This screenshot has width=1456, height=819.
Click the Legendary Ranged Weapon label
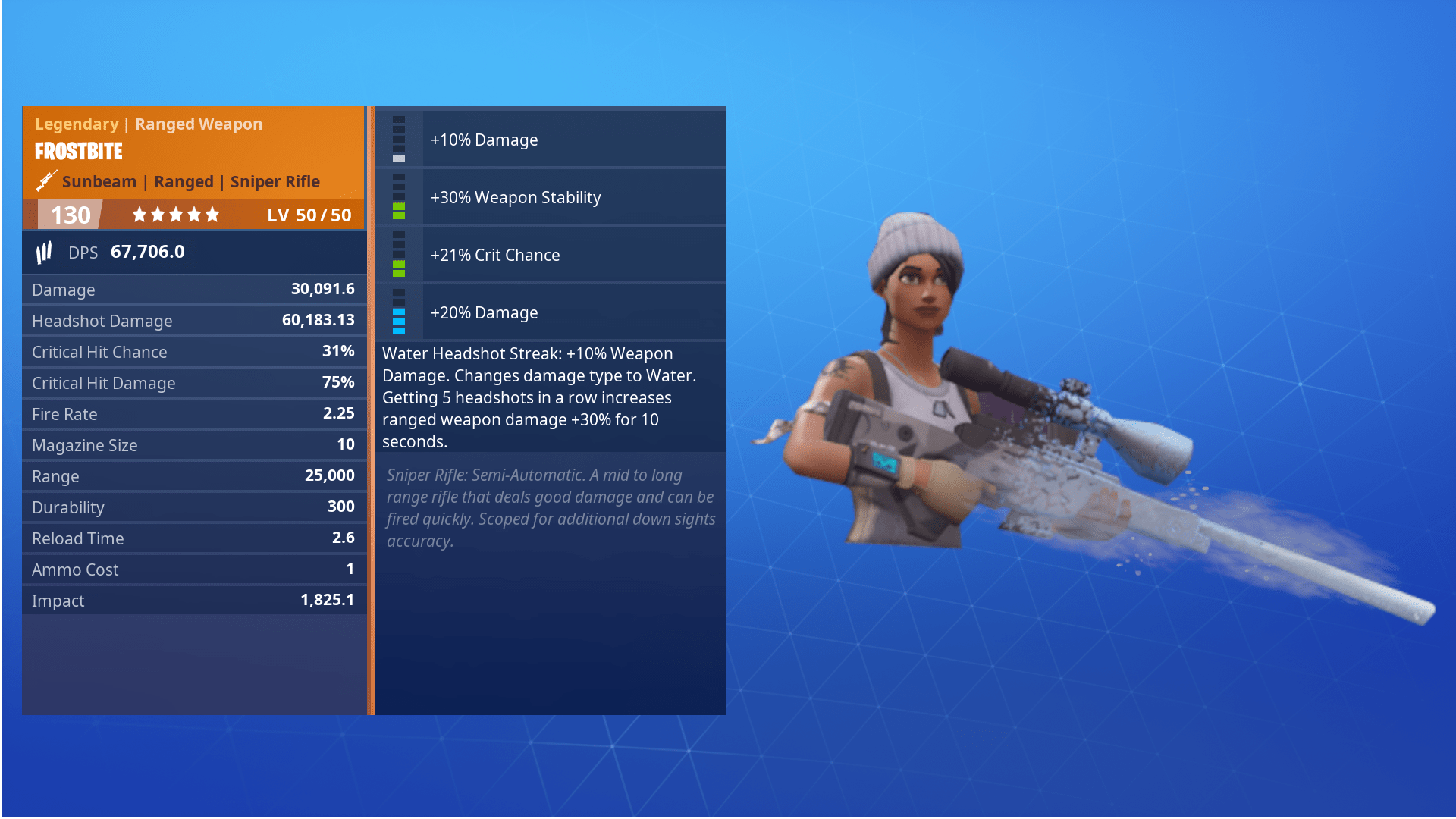coord(148,124)
